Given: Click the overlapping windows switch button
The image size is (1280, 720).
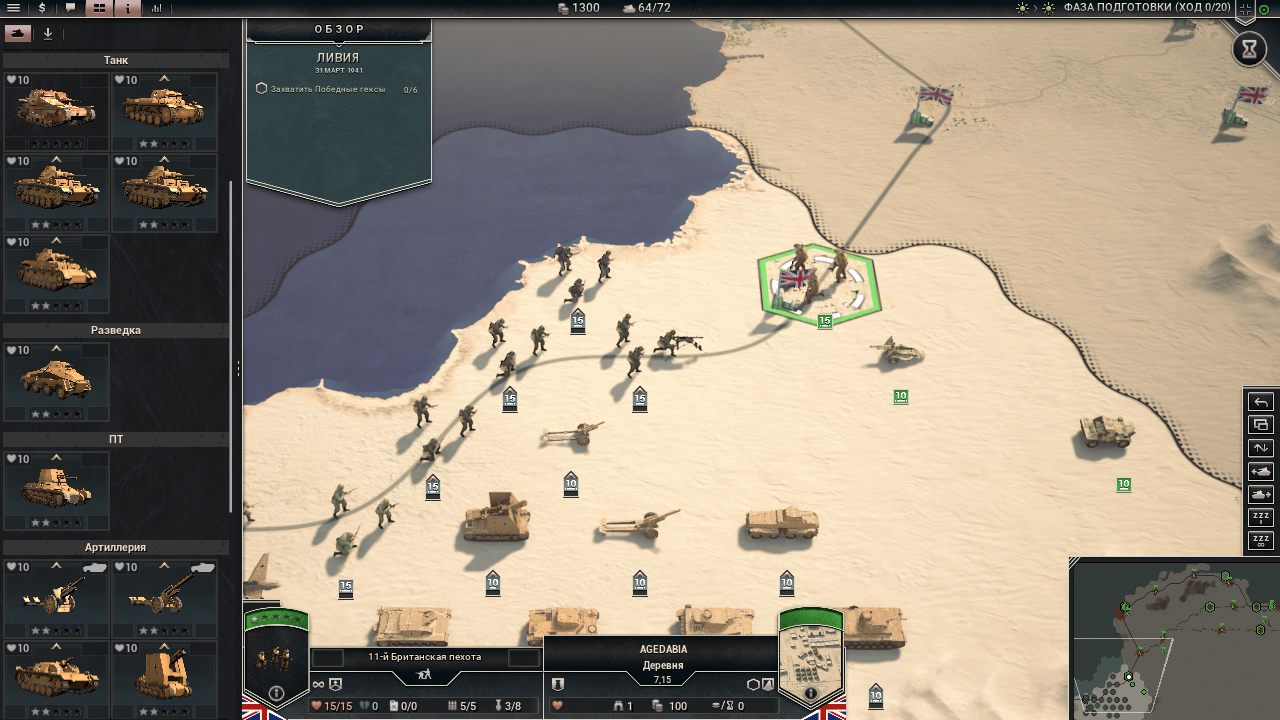Looking at the screenshot, I should (1260, 425).
